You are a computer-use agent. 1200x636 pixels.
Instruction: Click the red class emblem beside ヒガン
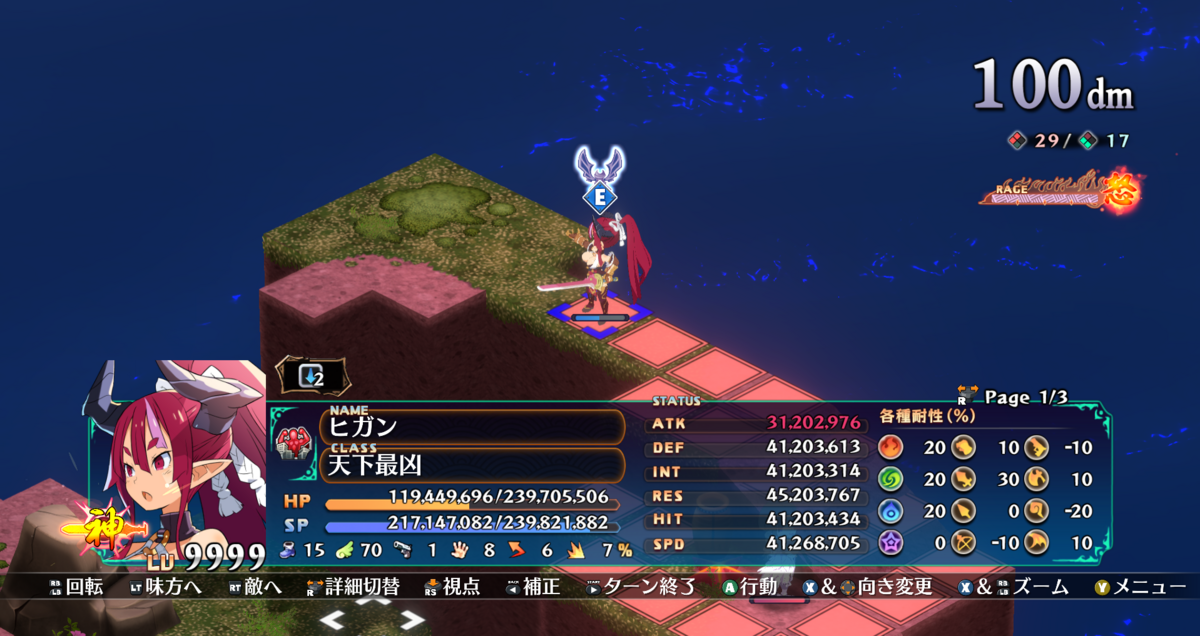click(295, 442)
